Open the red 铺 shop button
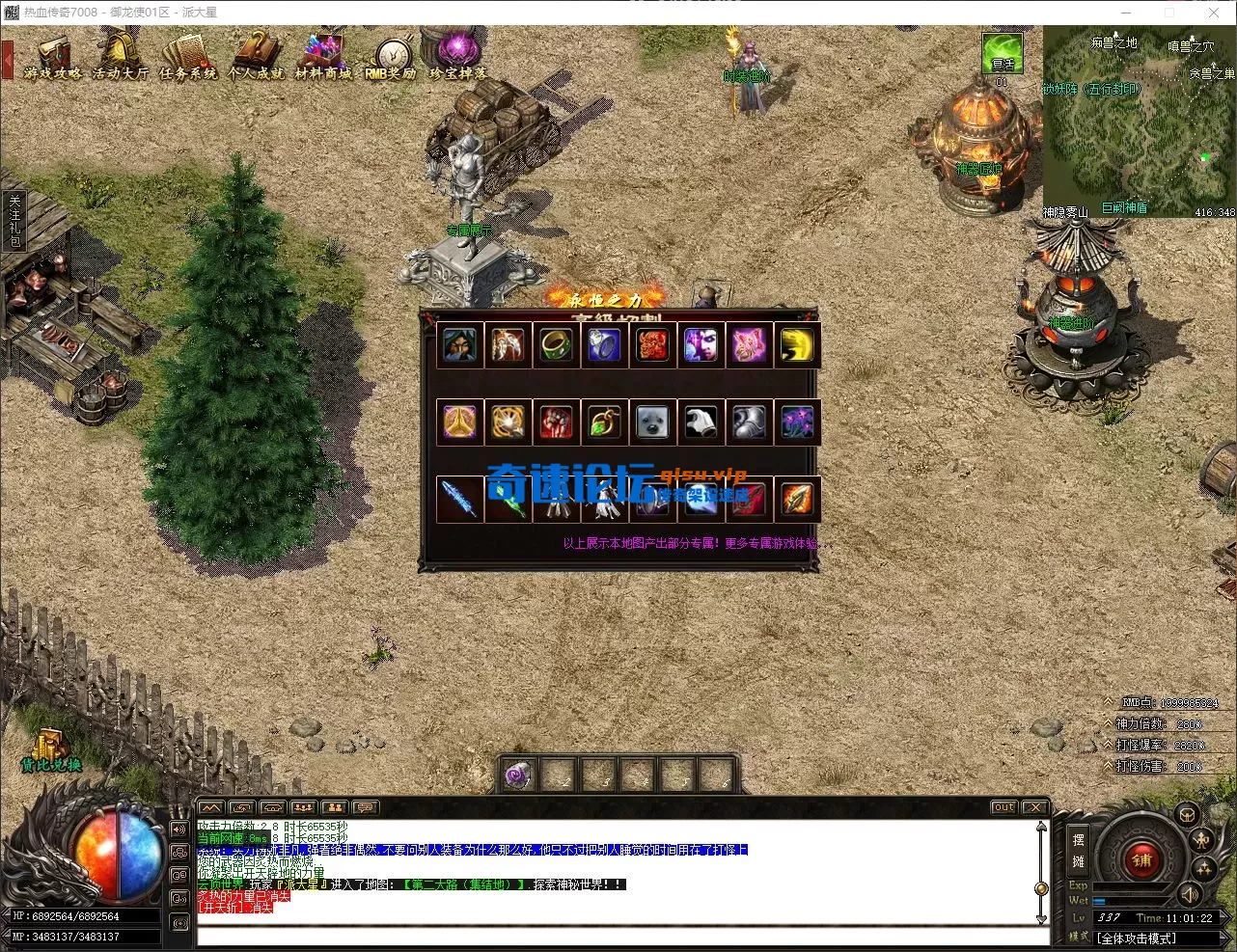Viewport: 1237px width, 952px height. (1141, 858)
